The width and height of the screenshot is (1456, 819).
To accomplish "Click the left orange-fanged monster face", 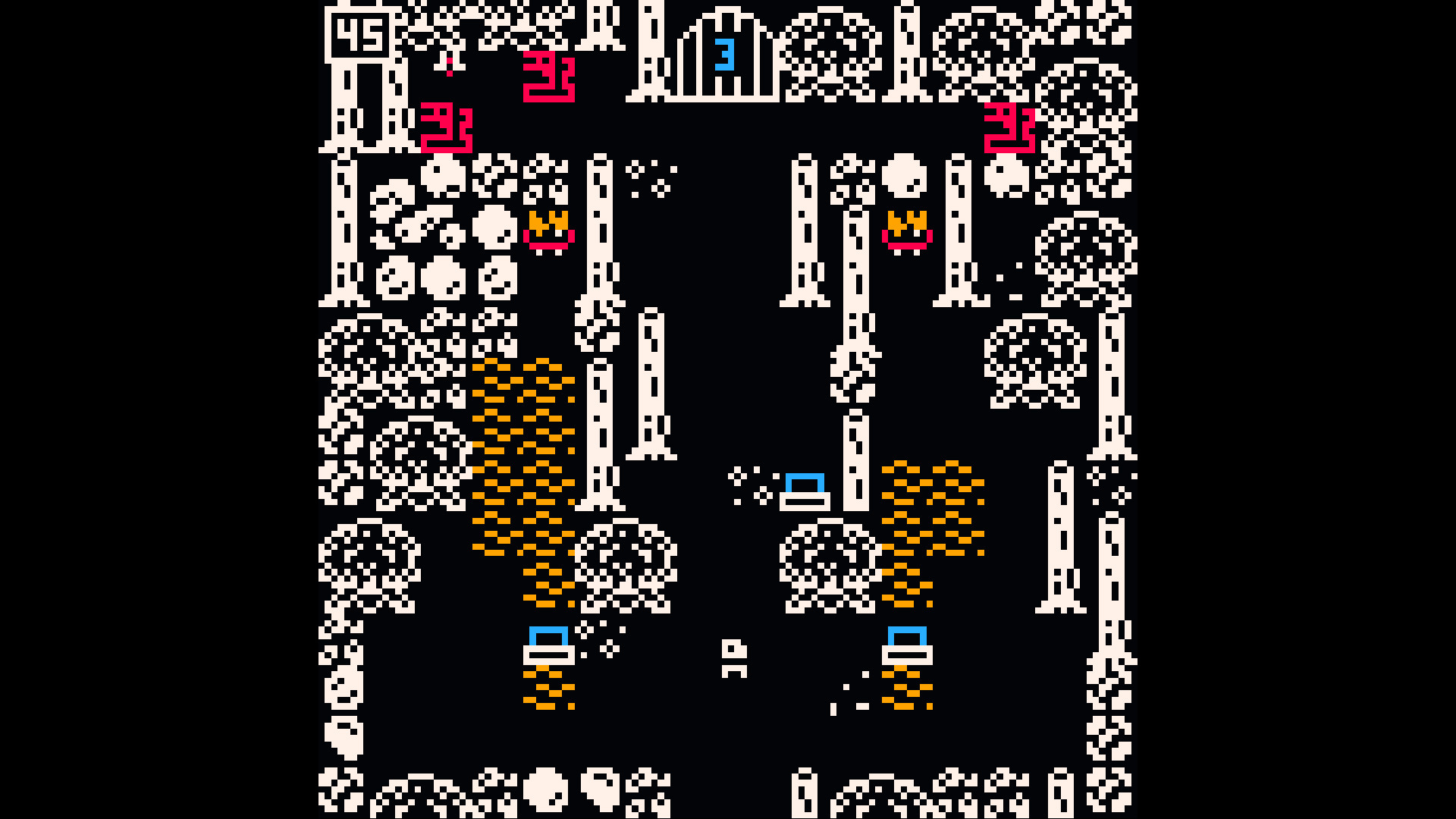I will (548, 227).
